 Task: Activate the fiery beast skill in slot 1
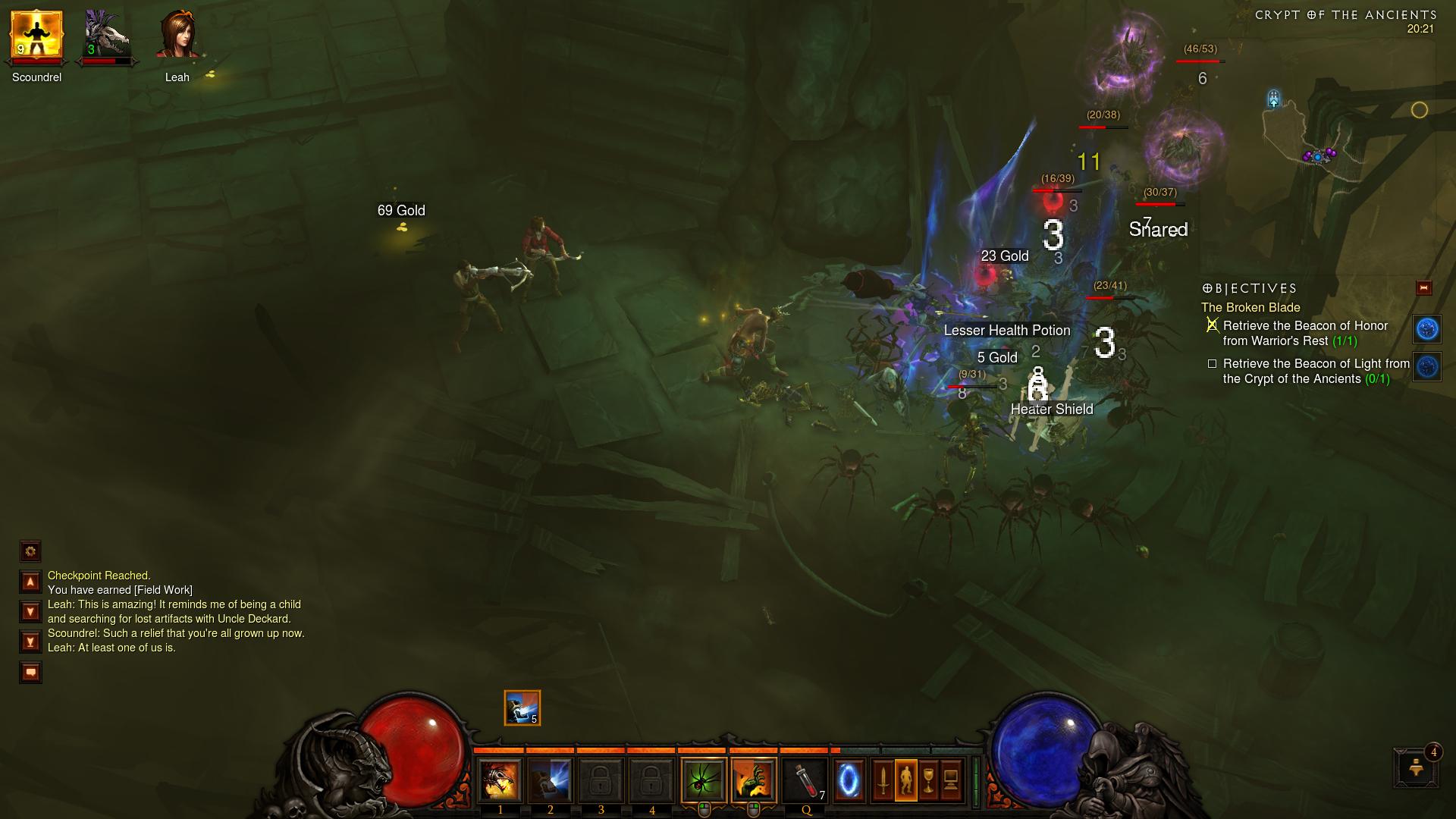pos(500,781)
